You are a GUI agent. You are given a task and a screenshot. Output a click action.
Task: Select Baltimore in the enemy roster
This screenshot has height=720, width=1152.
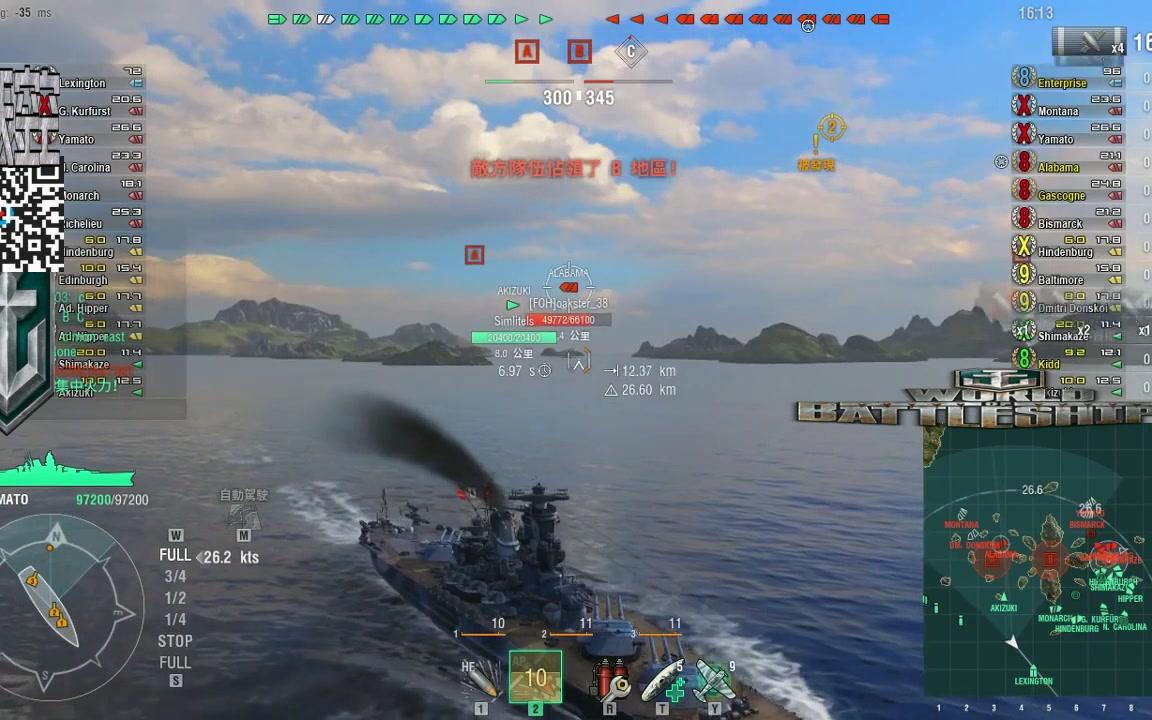(x=1060, y=279)
